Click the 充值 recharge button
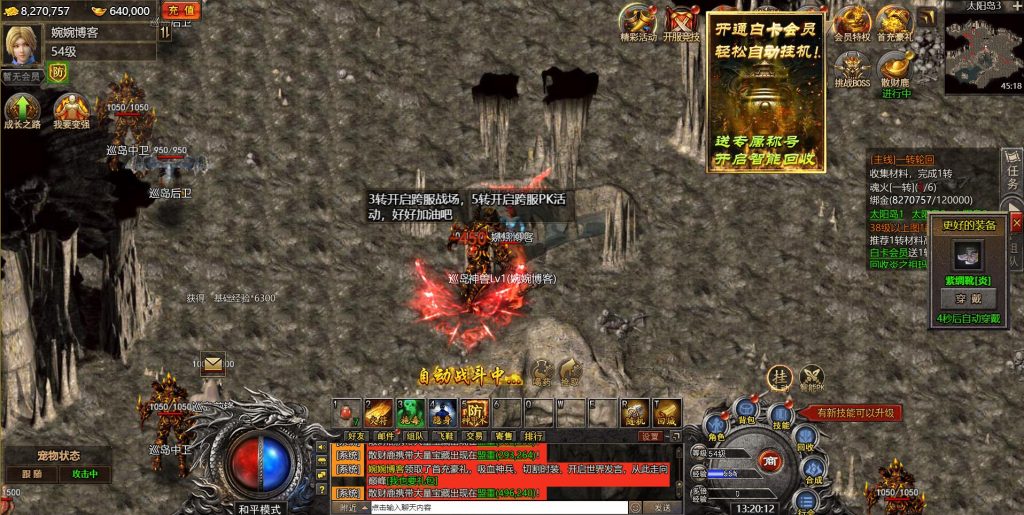Viewport: 1024px width, 515px height. click(x=179, y=10)
